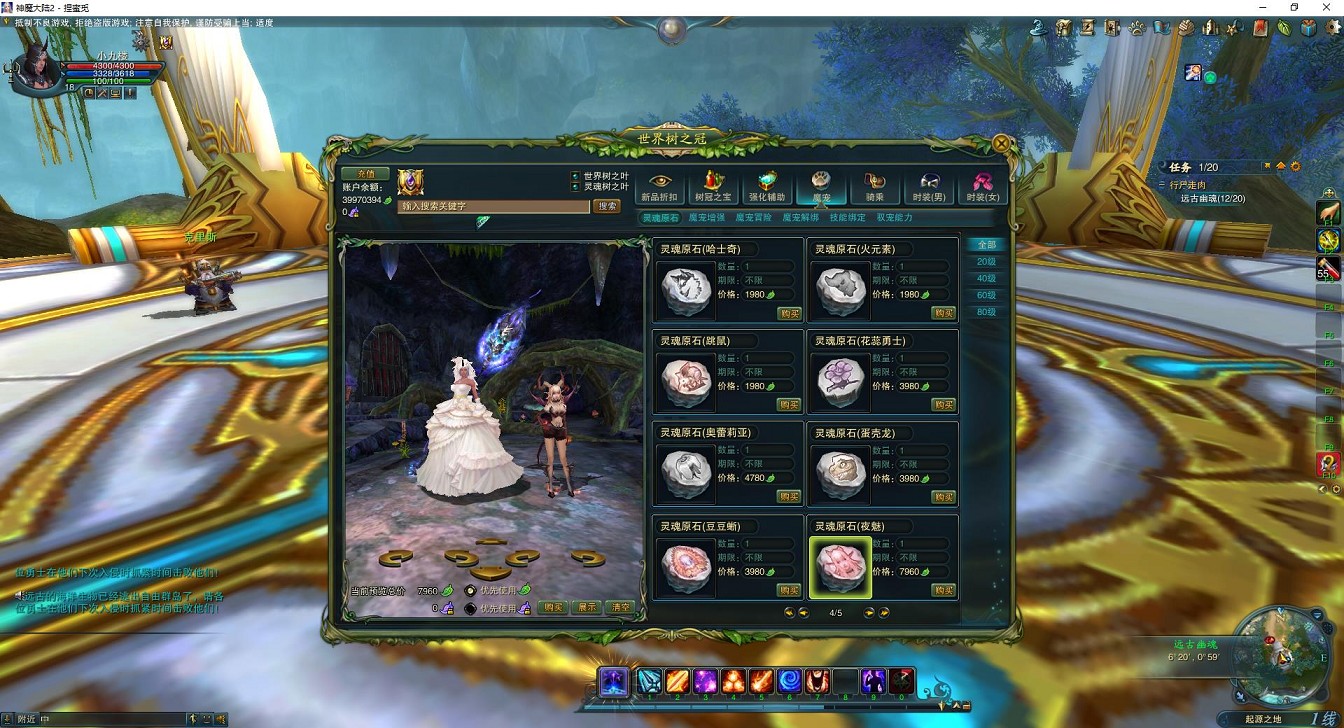Filter items by 20级 level
Image resolution: width=1344 pixels, height=728 pixels.
(x=986, y=262)
